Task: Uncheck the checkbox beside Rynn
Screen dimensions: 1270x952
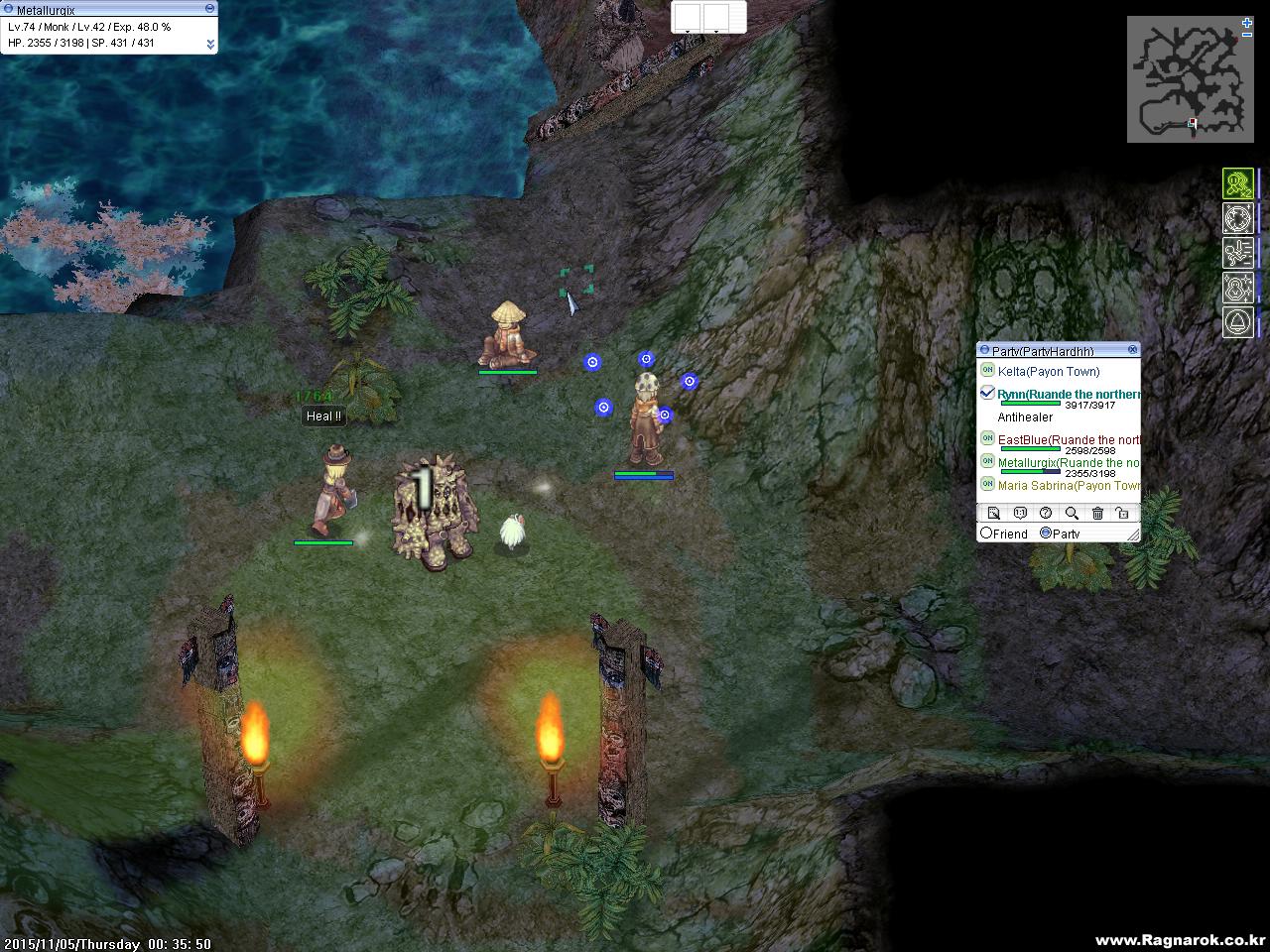Action: pyautogui.click(x=986, y=393)
